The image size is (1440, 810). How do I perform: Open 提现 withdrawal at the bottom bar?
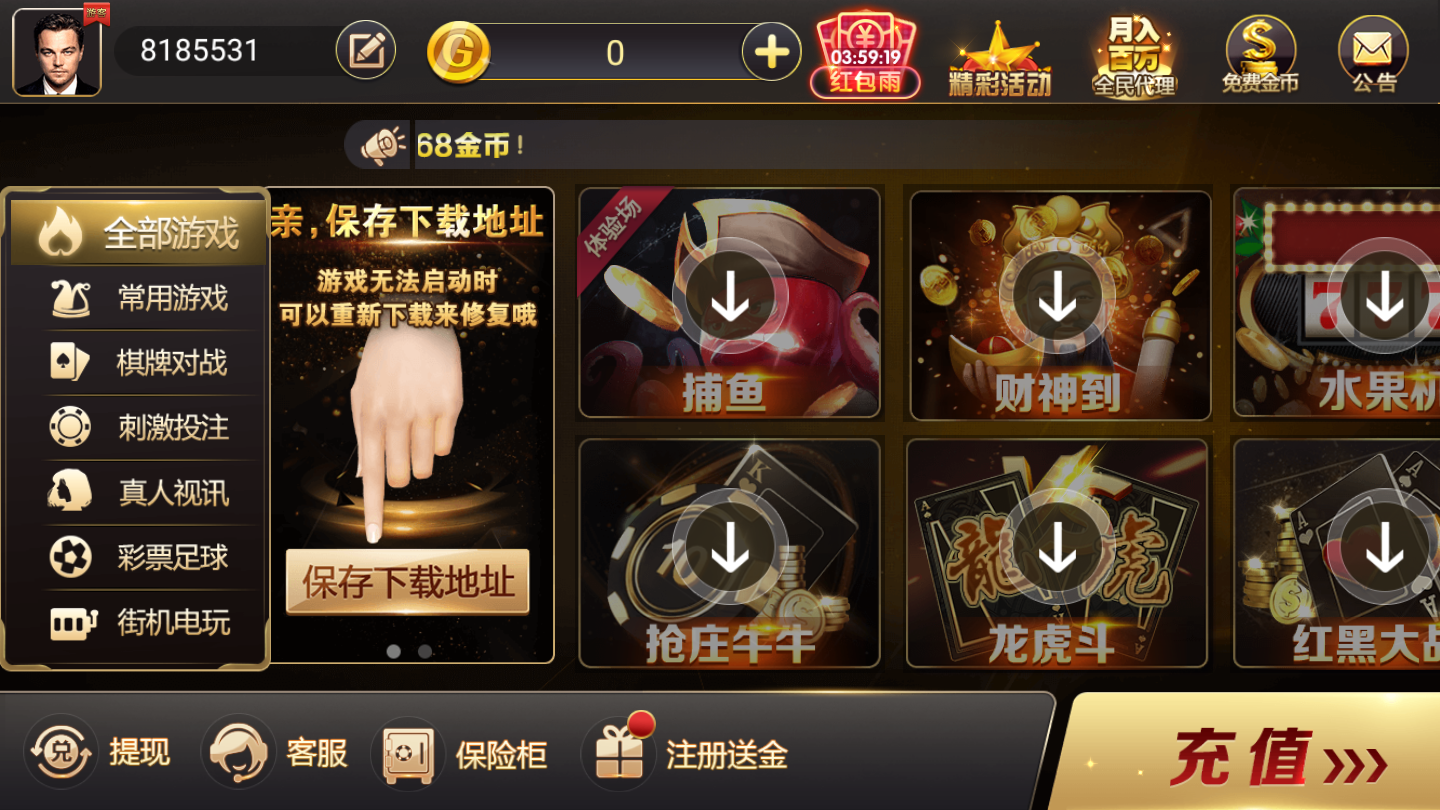105,753
